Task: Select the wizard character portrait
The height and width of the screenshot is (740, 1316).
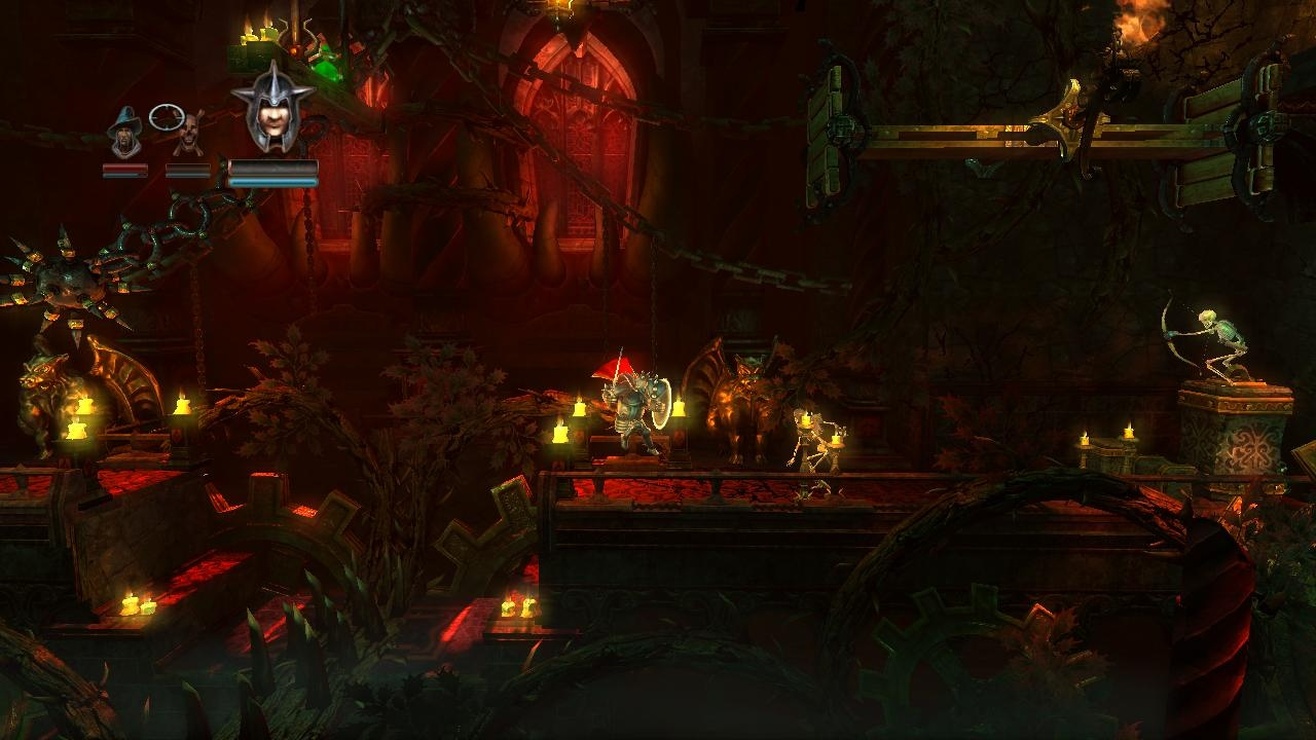Action: click(x=125, y=133)
